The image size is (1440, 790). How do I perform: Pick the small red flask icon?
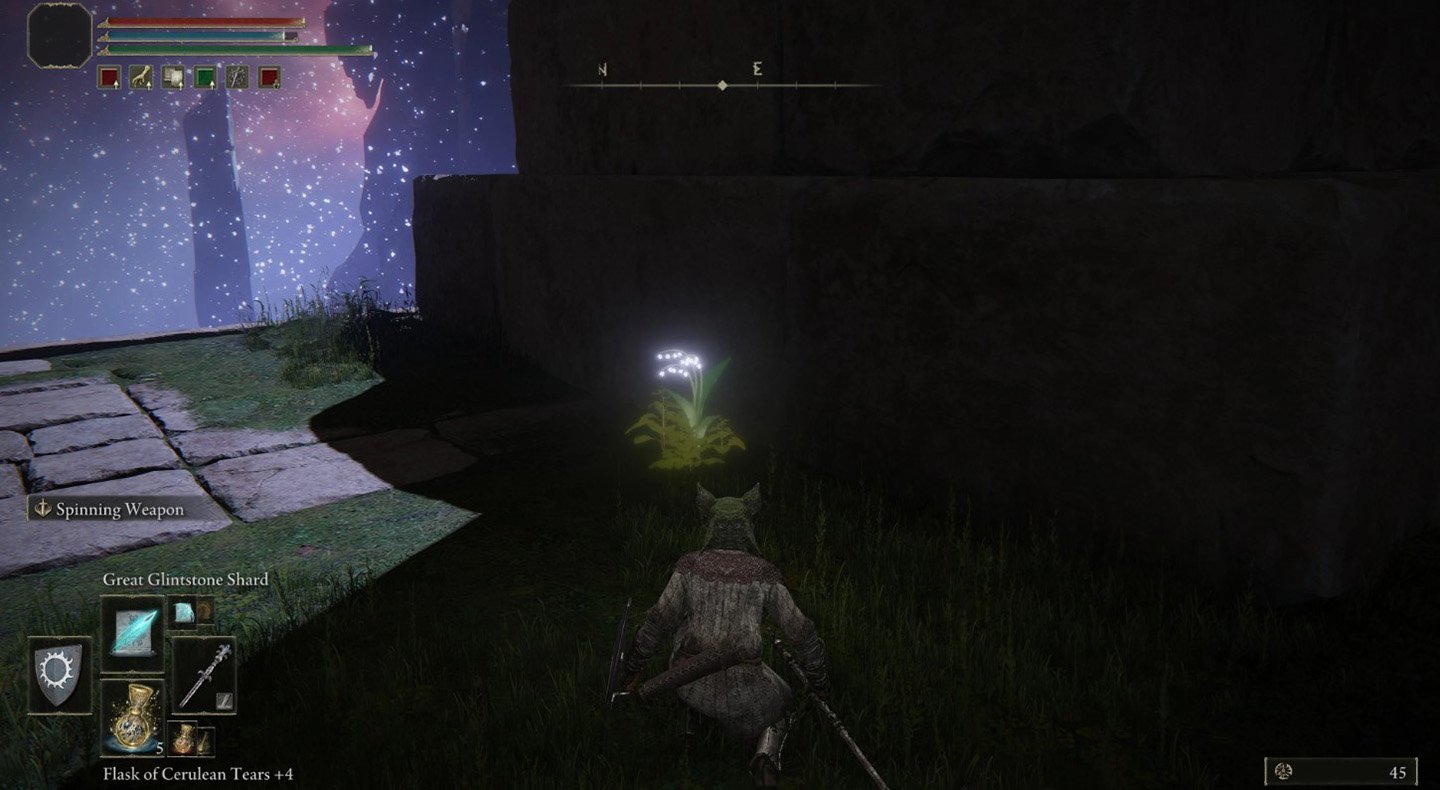pyautogui.click(x=184, y=739)
